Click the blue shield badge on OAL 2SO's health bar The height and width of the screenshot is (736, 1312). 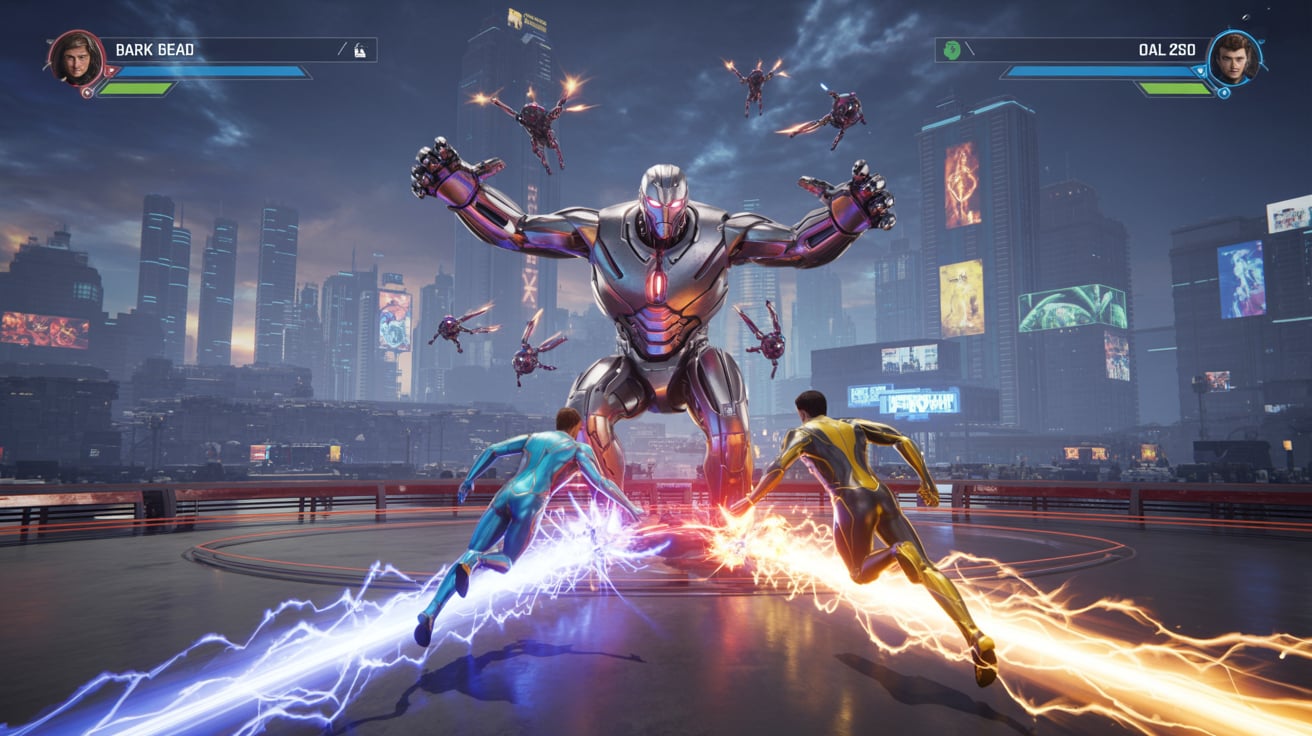(1201, 72)
